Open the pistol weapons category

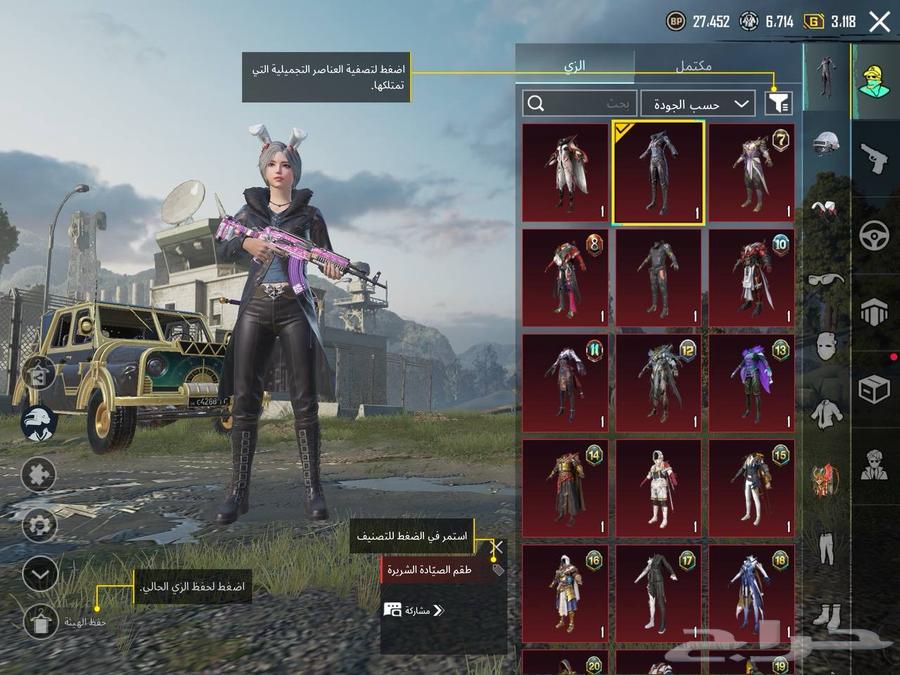875,158
